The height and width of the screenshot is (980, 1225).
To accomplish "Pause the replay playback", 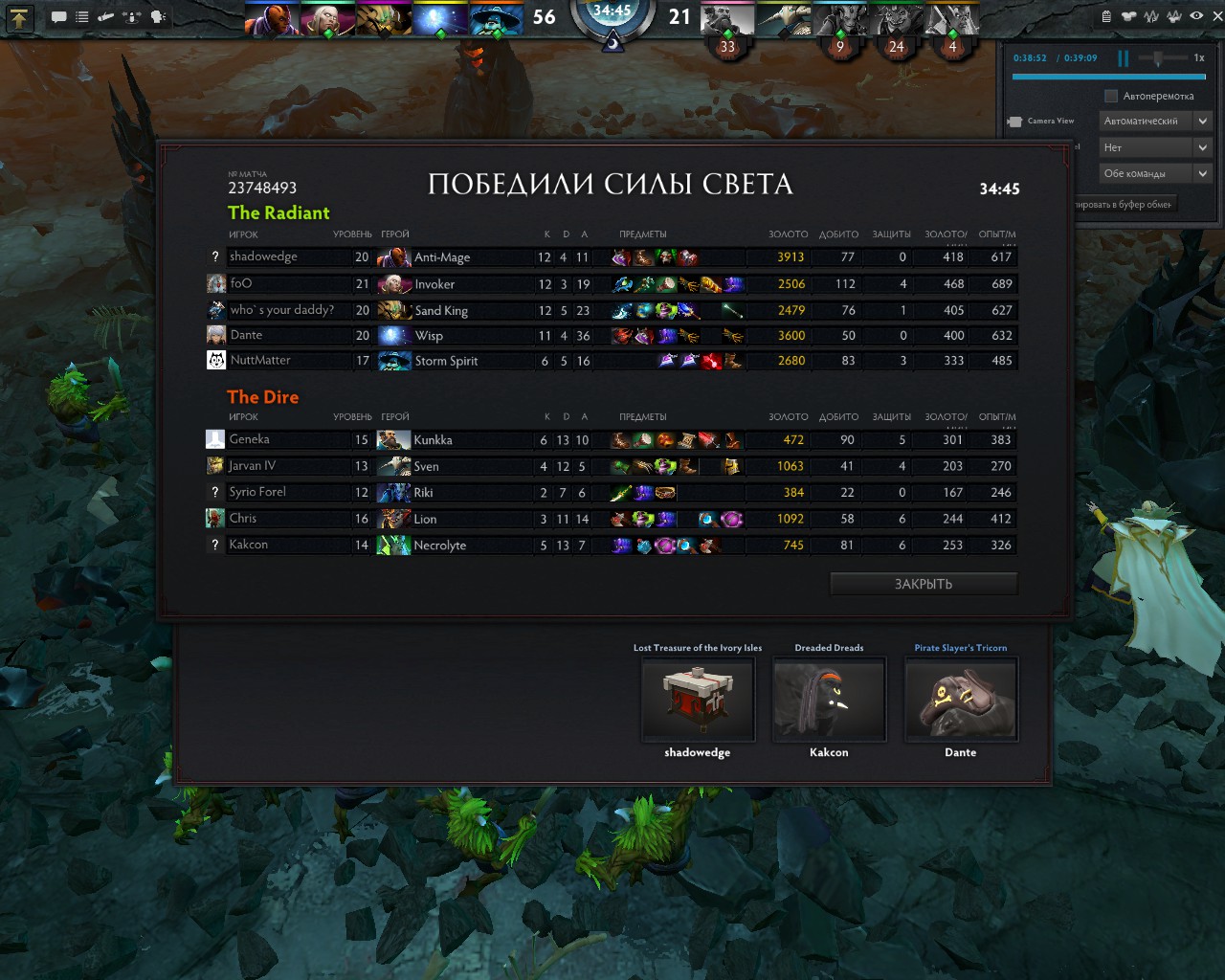I will pos(1123,58).
